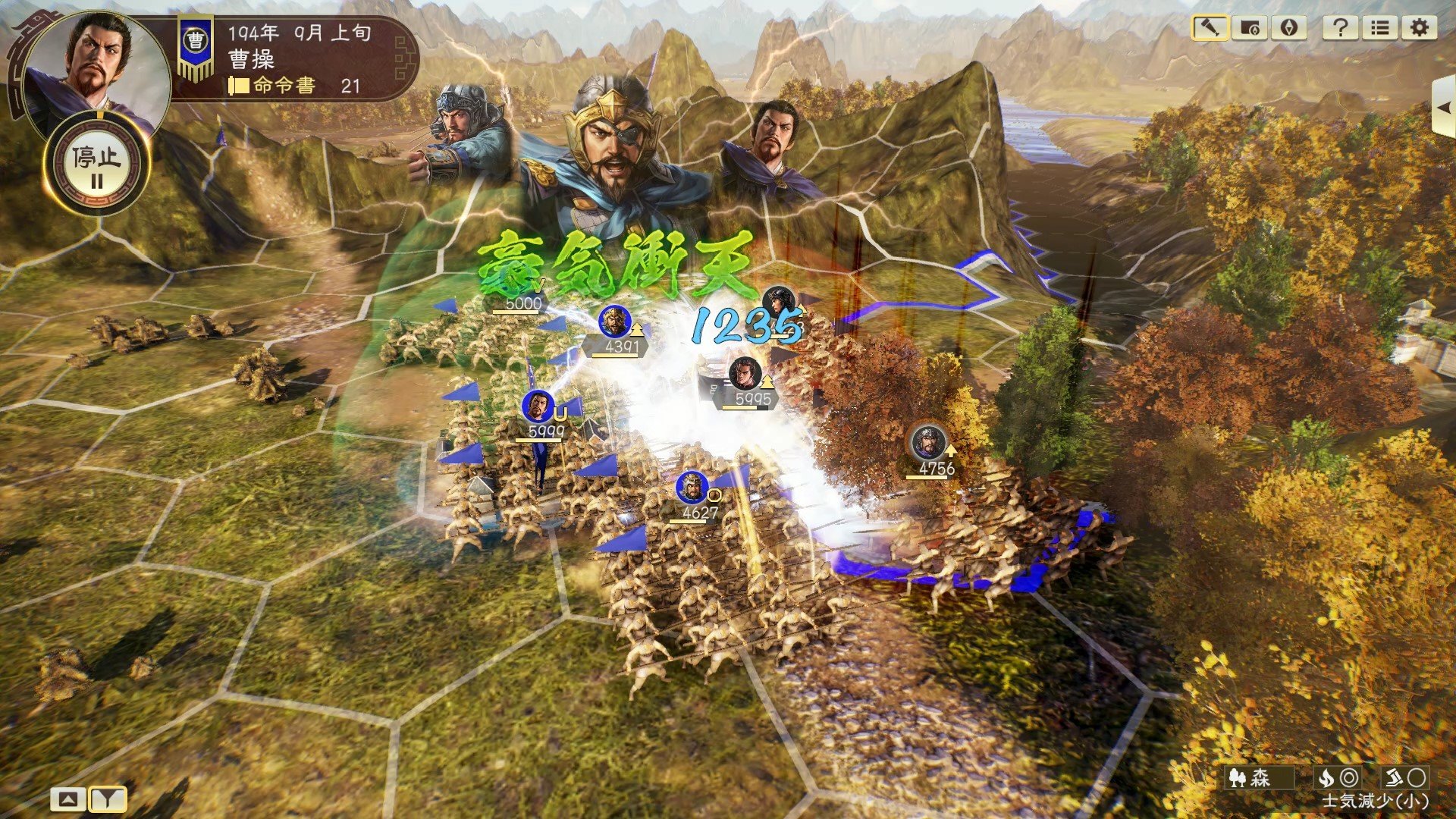Open the map information icon
Image resolution: width=1456 pixels, height=819 pixels.
tap(1250, 28)
